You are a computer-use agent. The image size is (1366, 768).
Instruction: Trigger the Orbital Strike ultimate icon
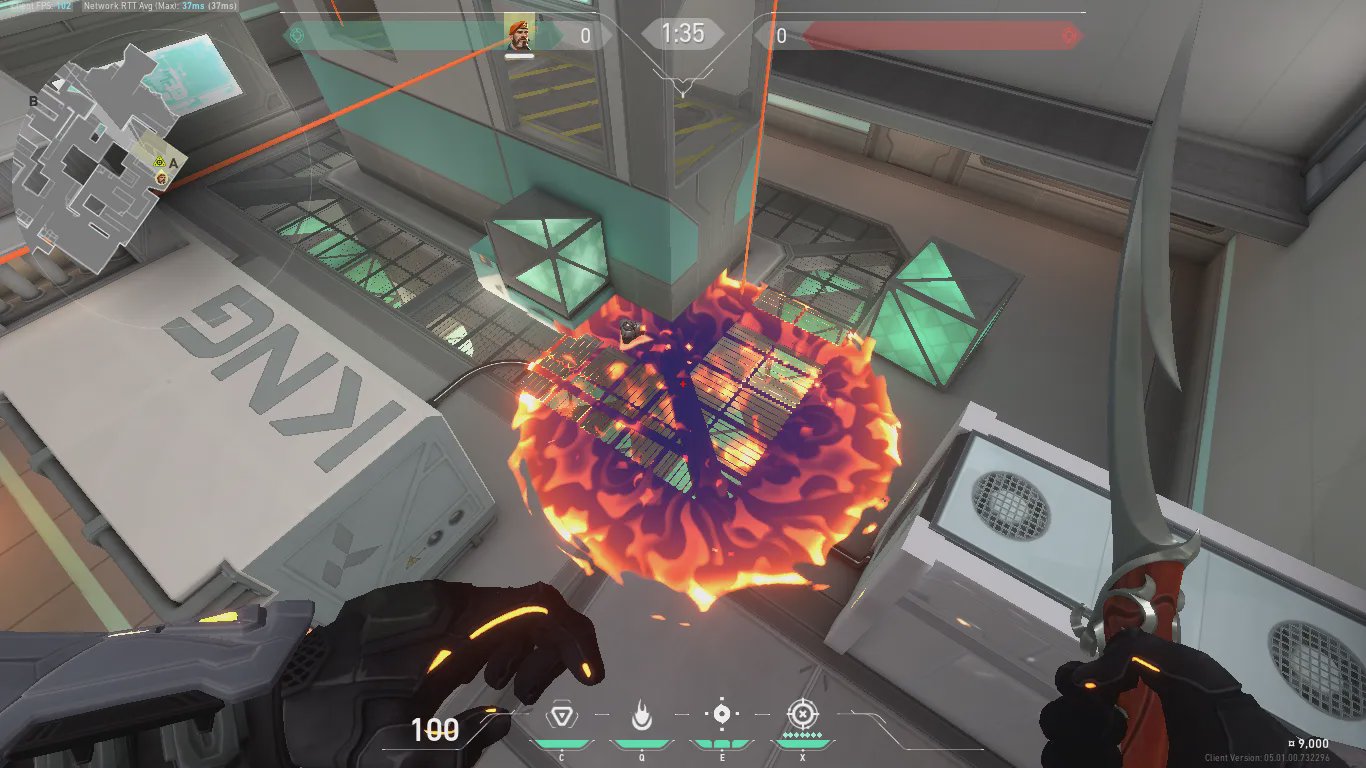point(801,714)
